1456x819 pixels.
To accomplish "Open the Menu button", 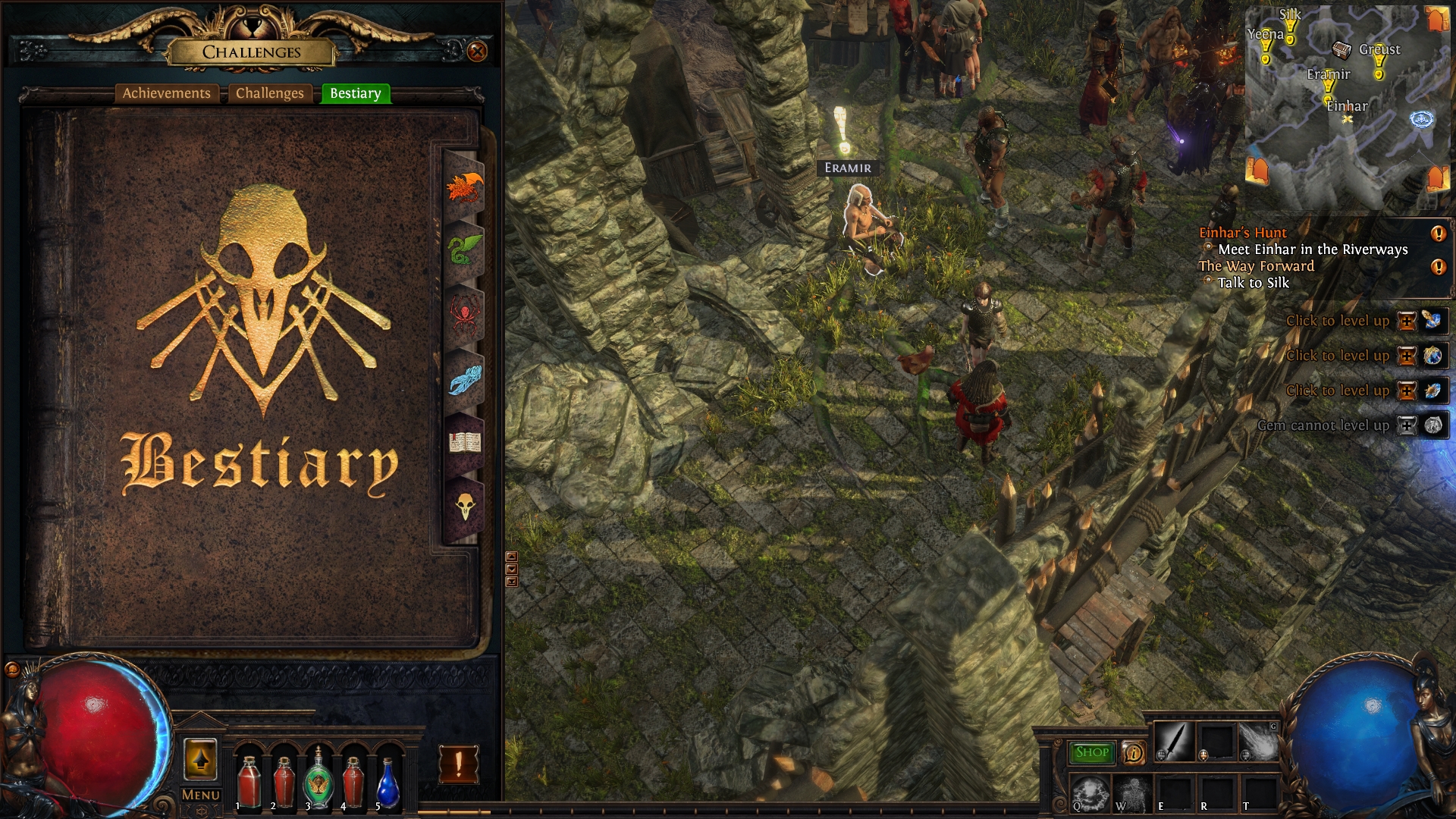I will 201,795.
